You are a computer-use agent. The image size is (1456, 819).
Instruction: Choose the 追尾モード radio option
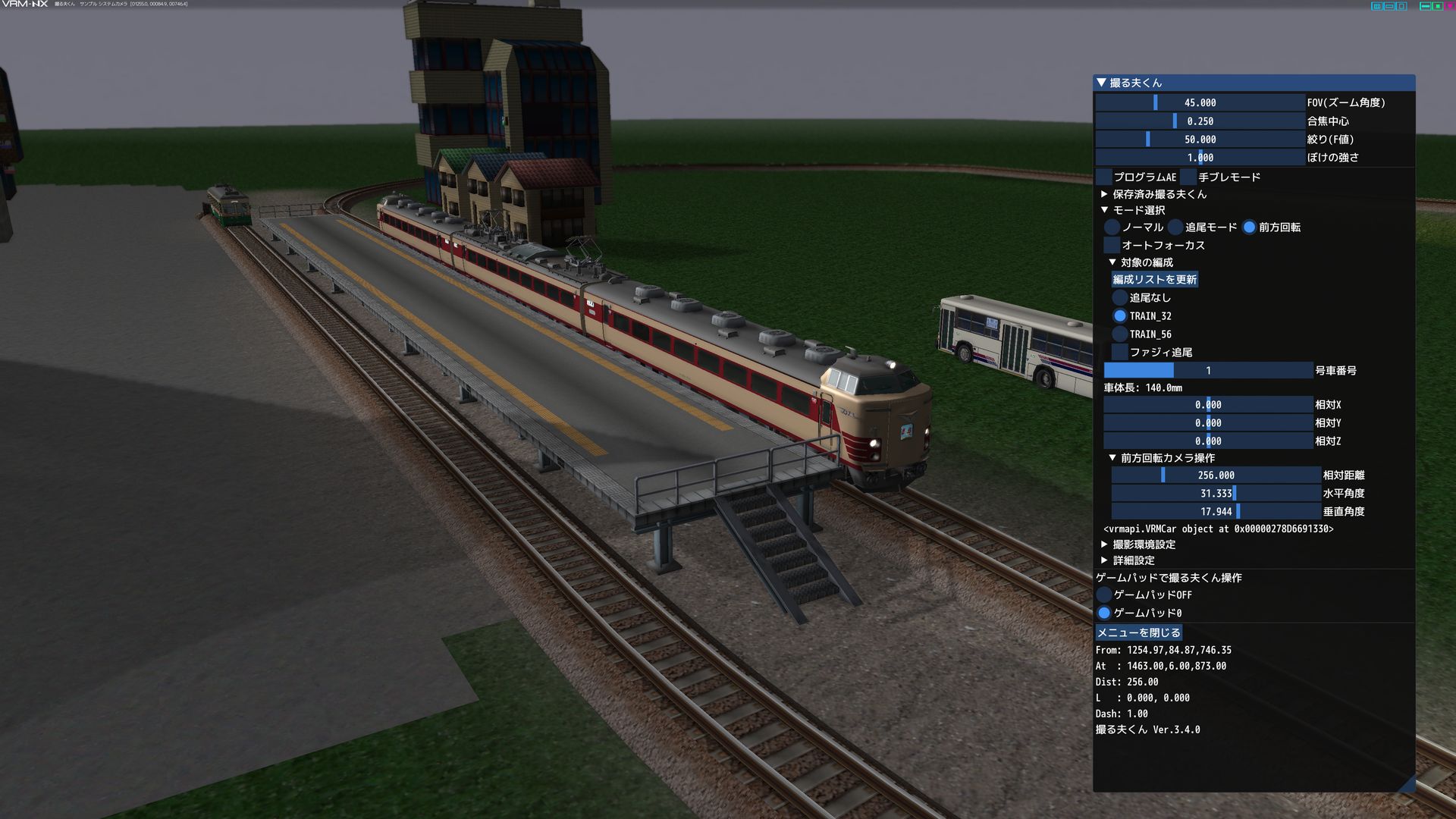coord(1176,227)
